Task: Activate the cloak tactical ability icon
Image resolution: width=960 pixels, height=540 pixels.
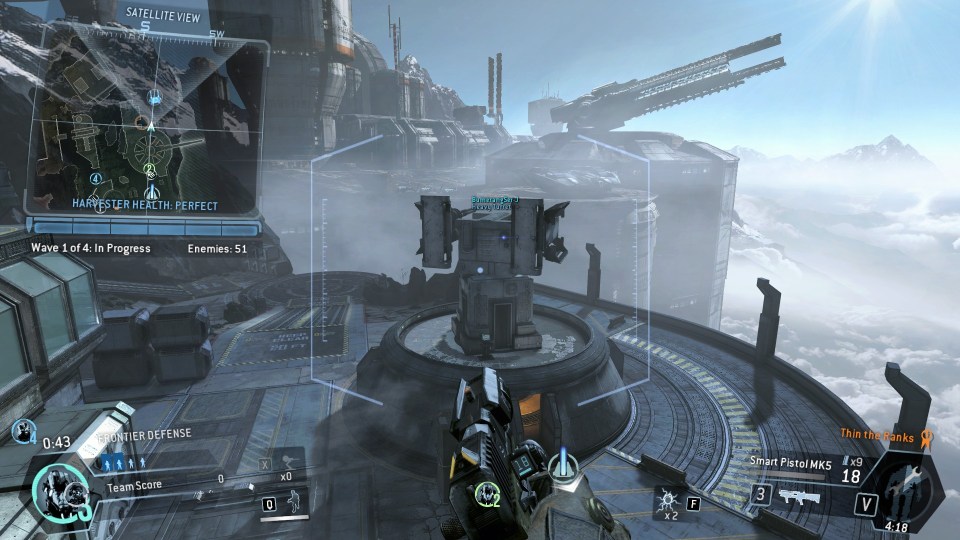Action: 291,504
